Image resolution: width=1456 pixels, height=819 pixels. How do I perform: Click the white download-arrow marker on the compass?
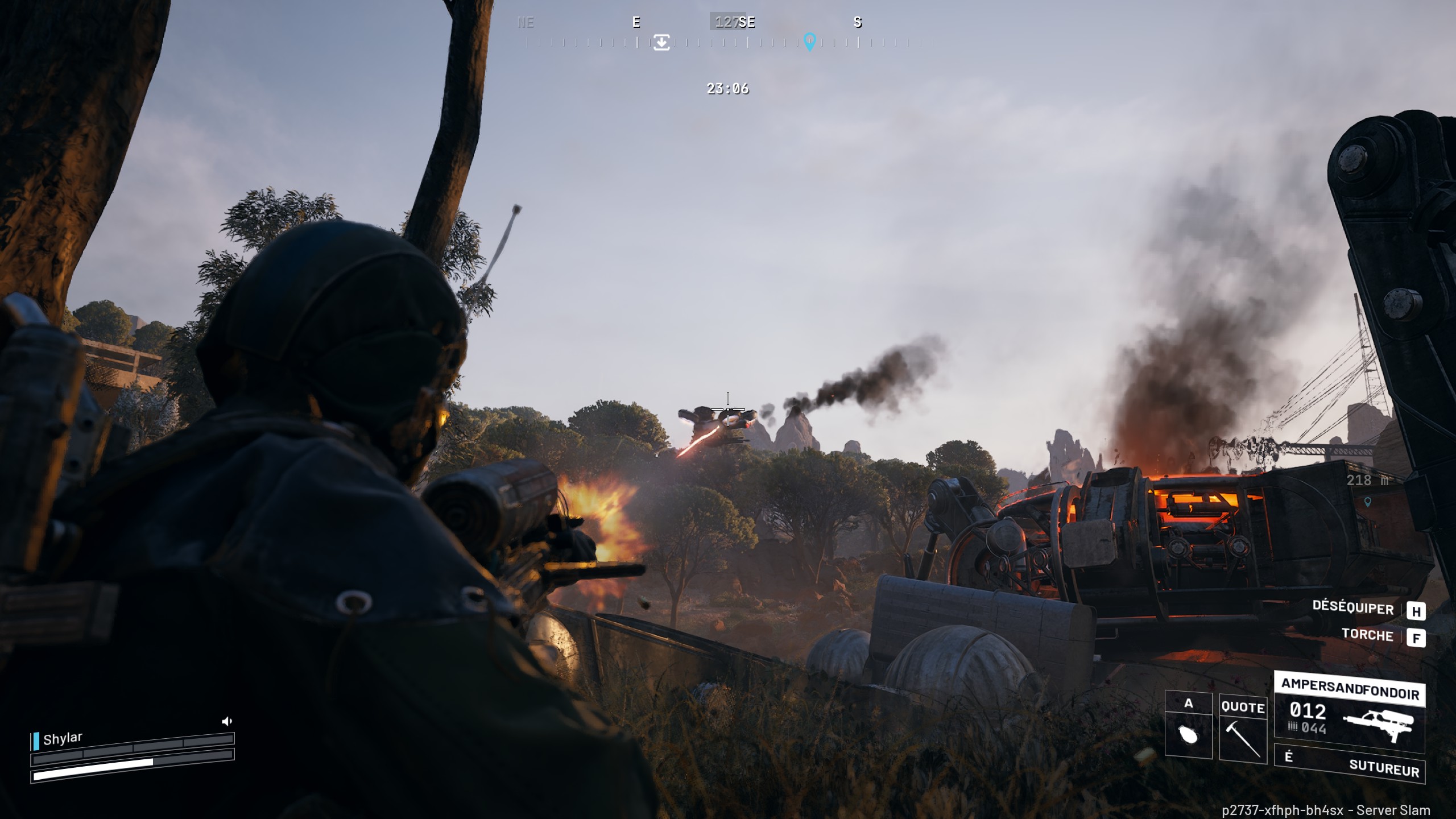[x=661, y=42]
